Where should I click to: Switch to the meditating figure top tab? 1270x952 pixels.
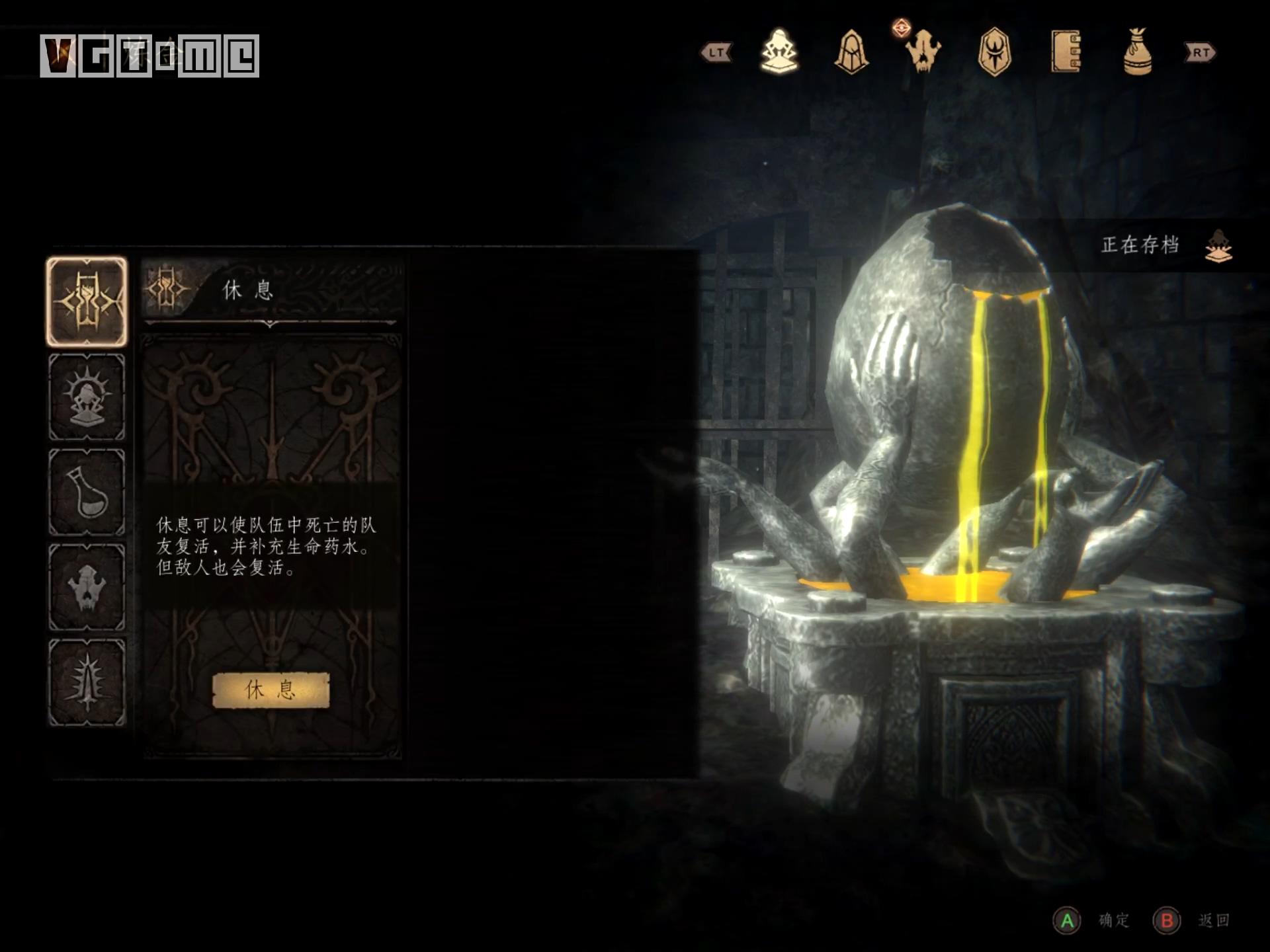[x=779, y=52]
